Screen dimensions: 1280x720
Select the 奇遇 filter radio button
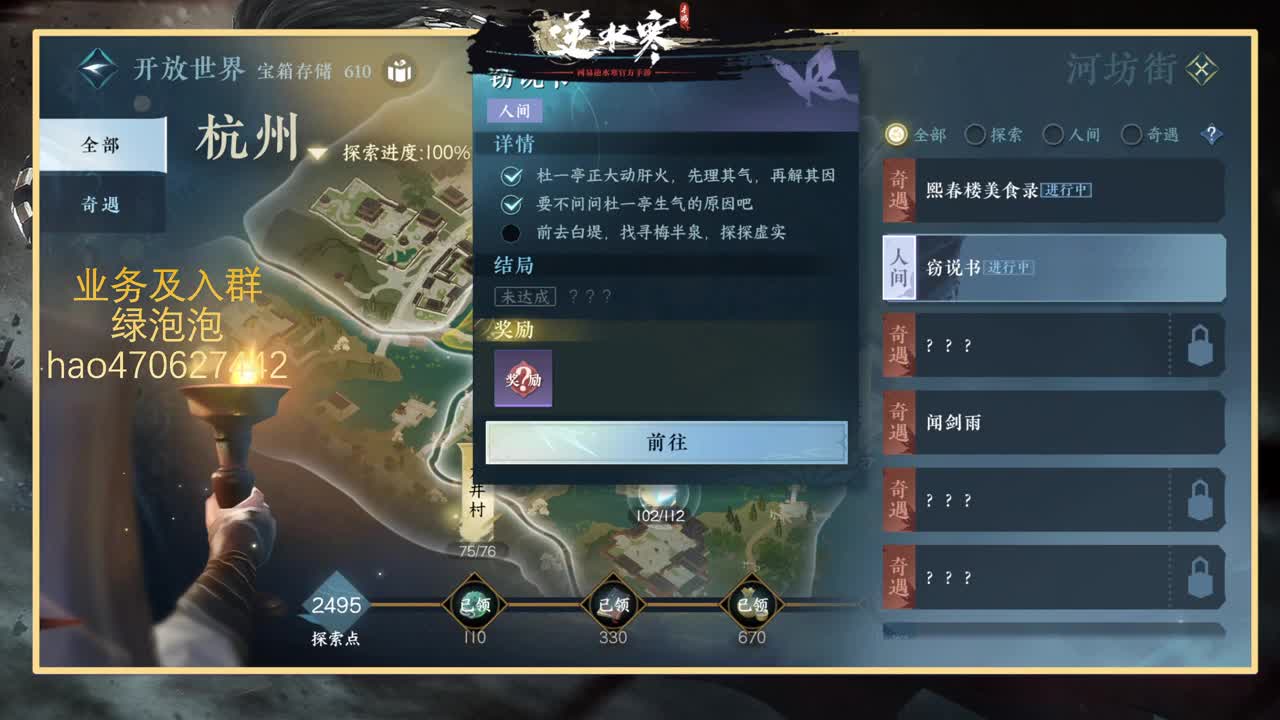coord(1131,133)
